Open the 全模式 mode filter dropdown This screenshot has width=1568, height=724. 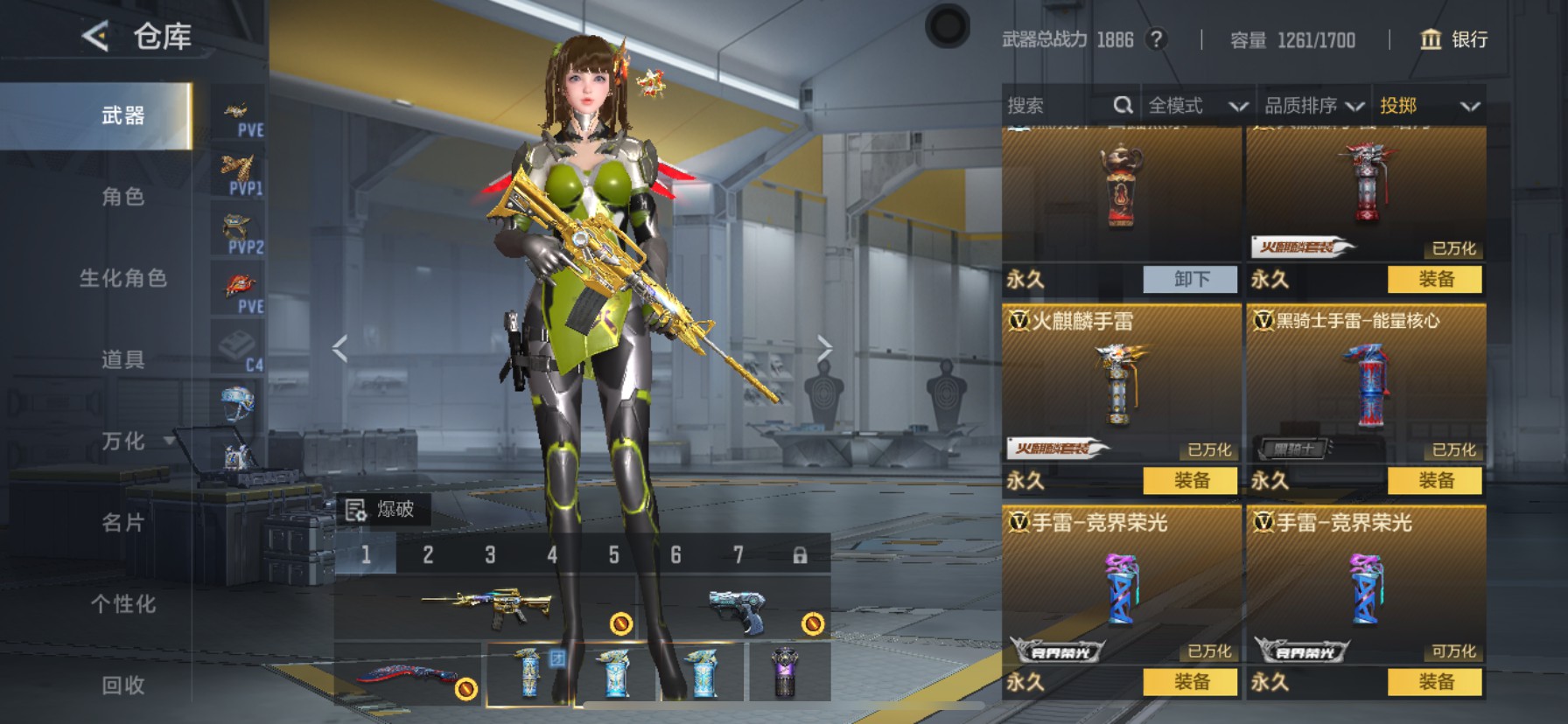1197,106
